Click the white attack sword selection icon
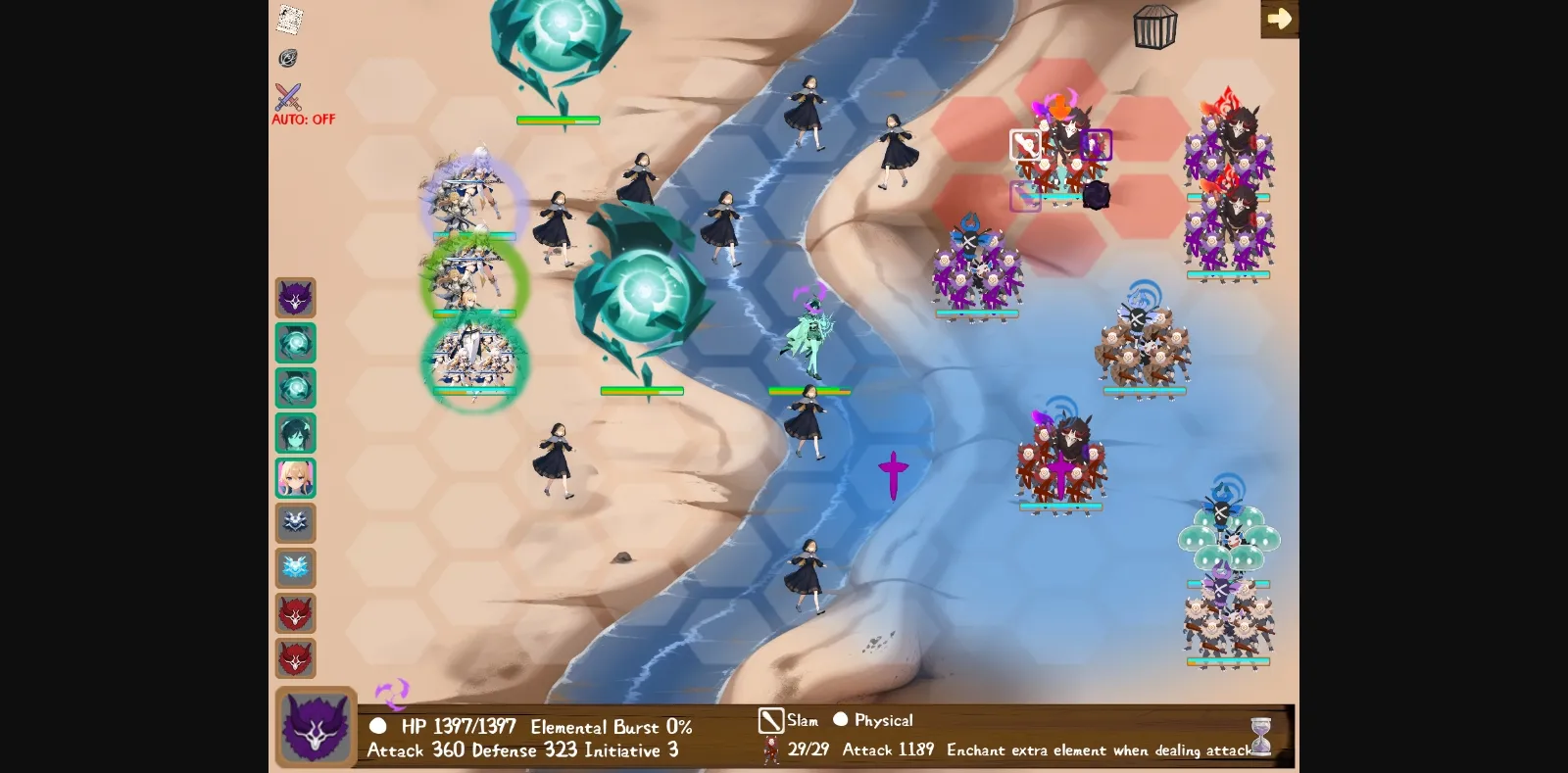 (x=1023, y=144)
